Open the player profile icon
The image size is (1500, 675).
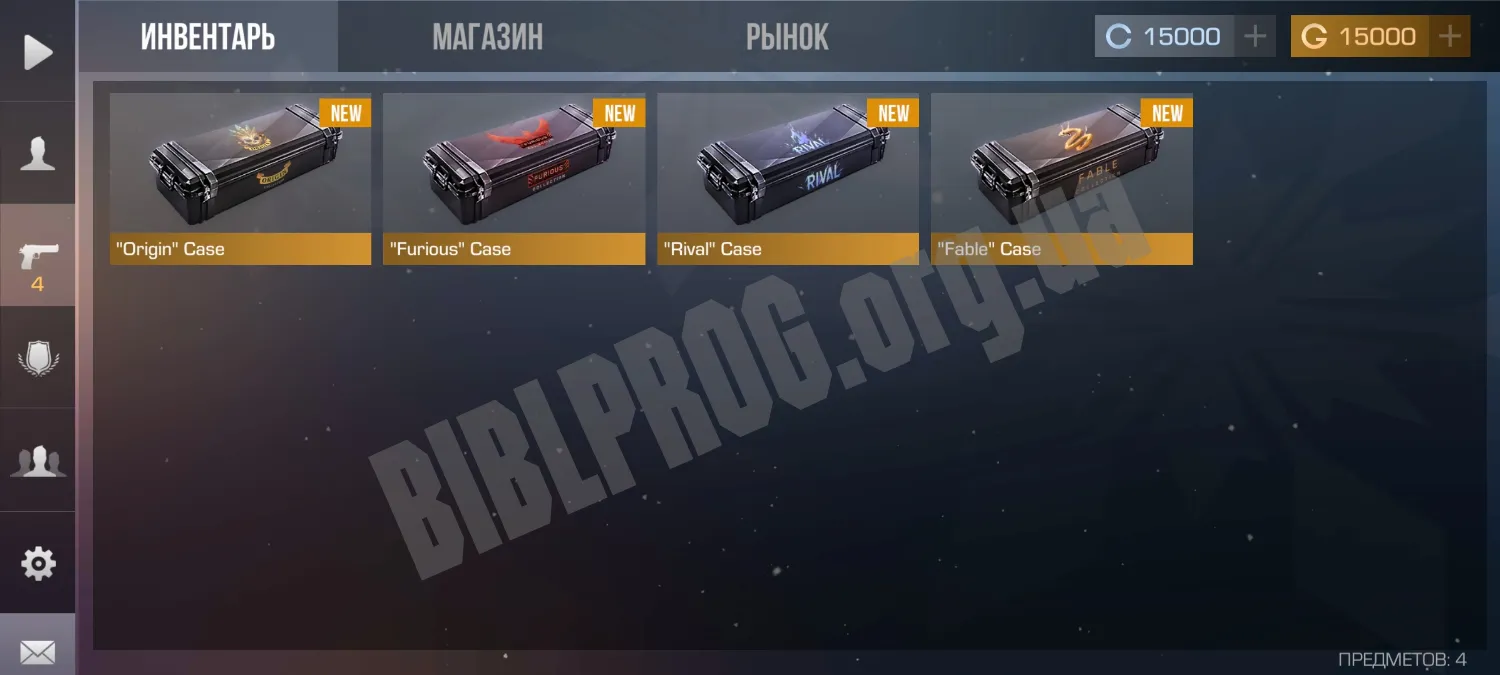[x=38, y=154]
